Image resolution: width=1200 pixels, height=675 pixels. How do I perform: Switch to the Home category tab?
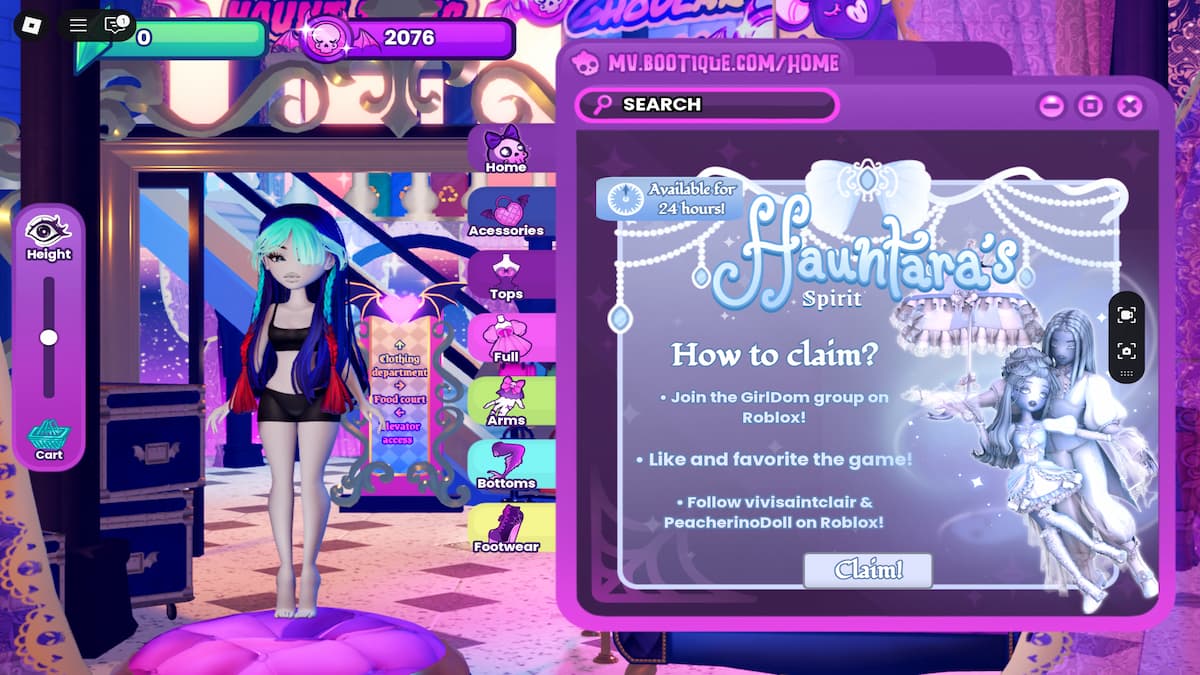click(x=506, y=150)
